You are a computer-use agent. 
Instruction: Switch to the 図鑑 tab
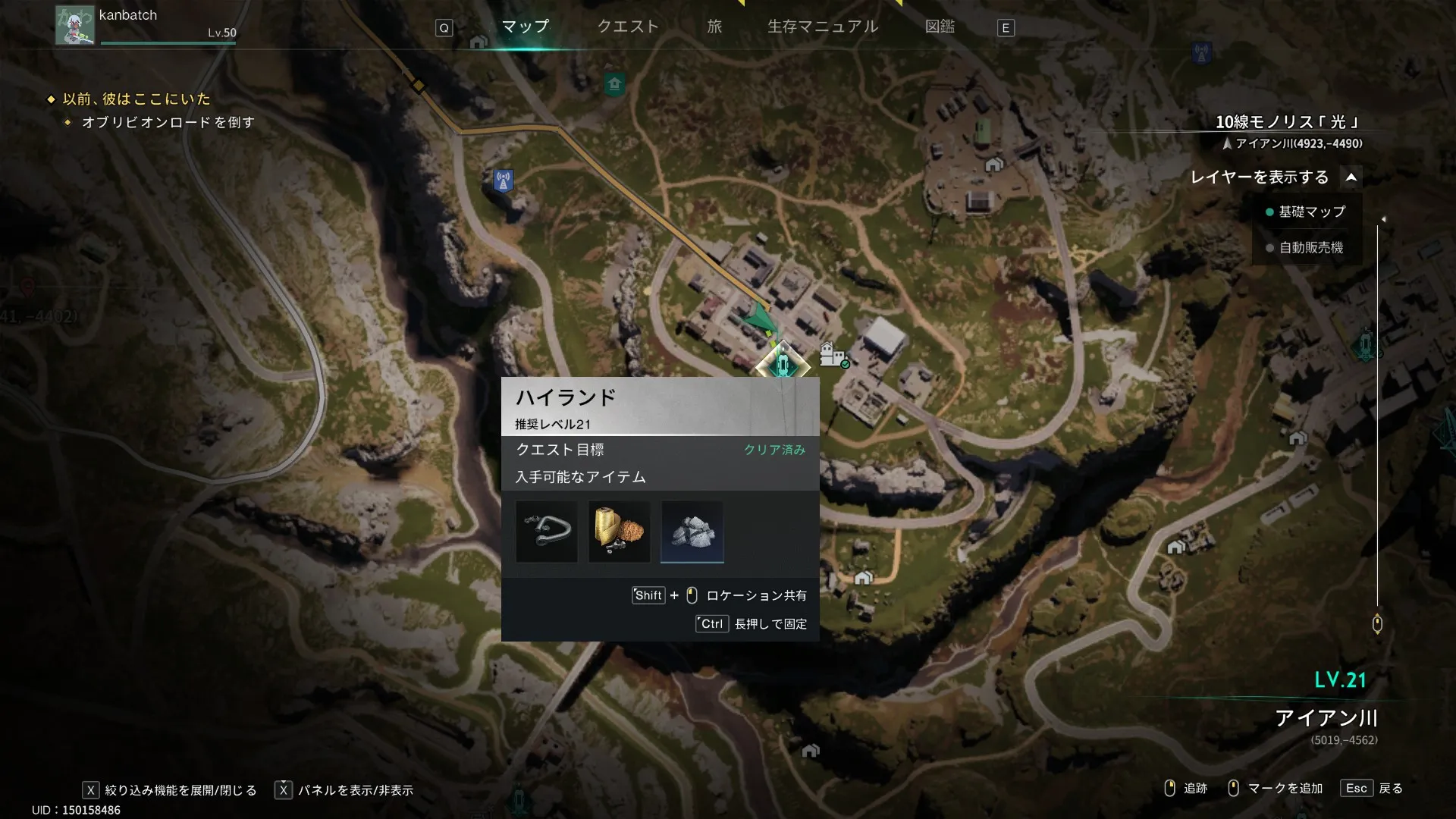940,27
